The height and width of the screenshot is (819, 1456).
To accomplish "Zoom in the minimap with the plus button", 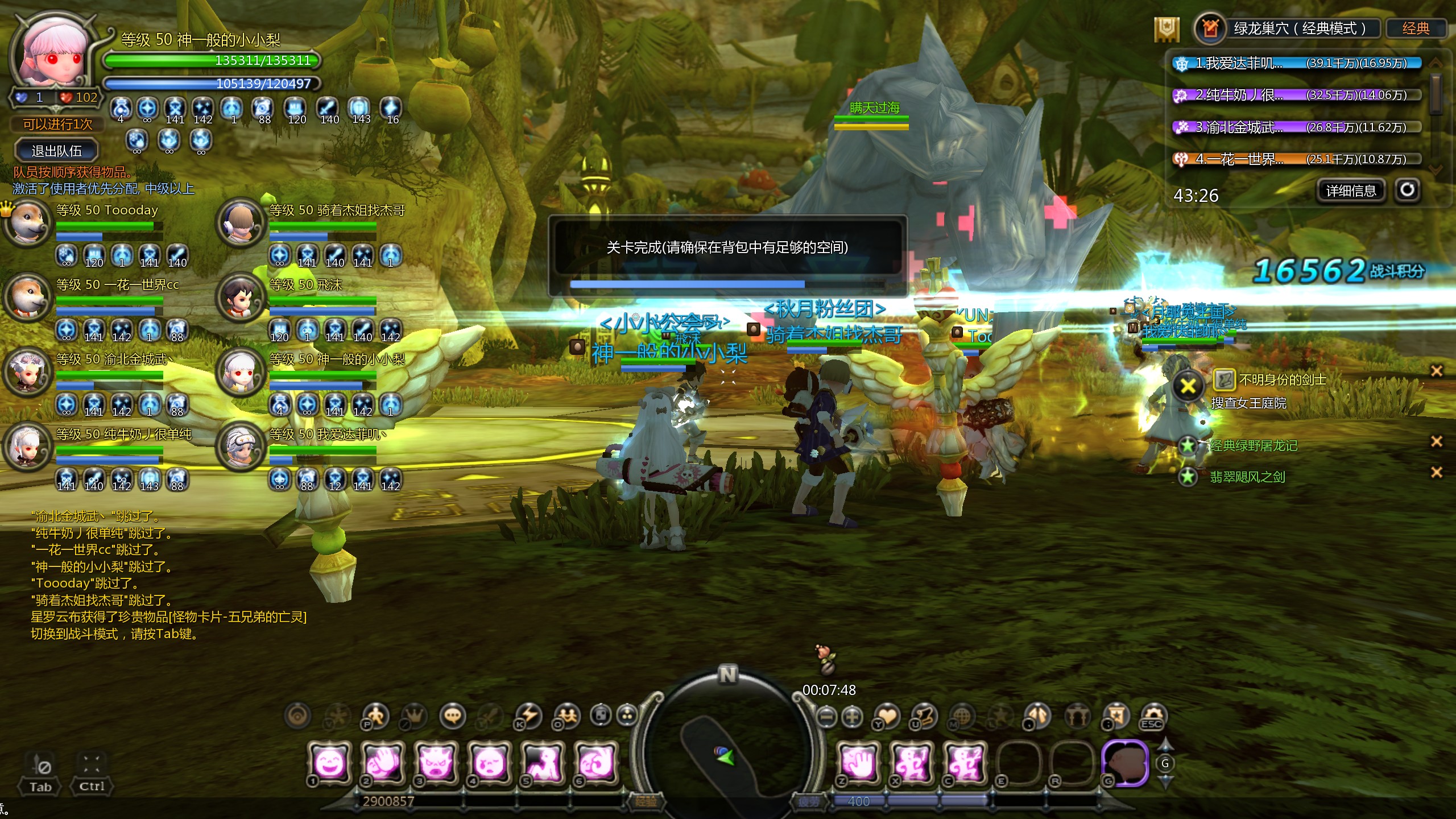I will pyautogui.click(x=852, y=717).
